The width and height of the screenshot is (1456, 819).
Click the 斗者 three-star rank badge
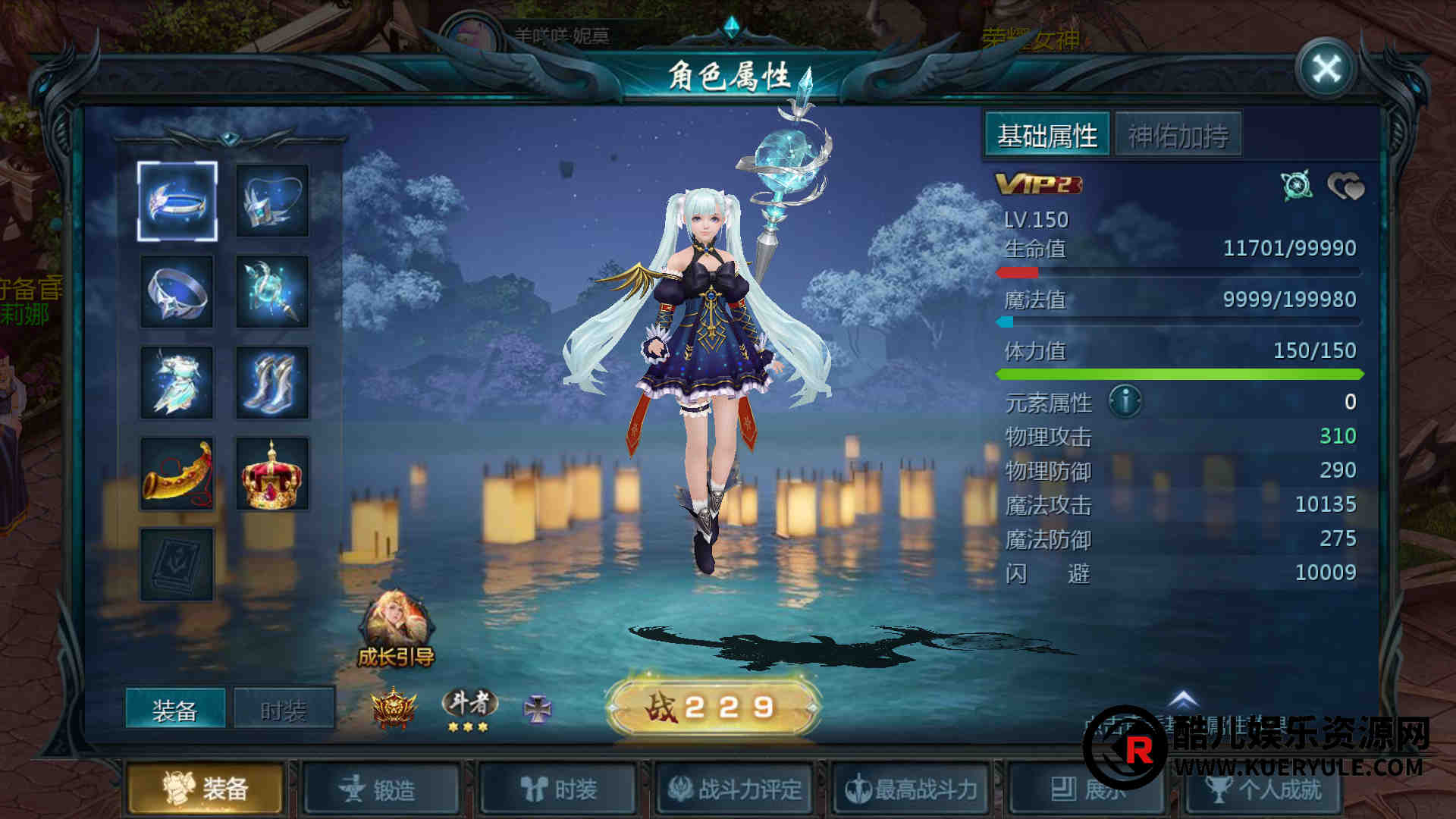469,710
